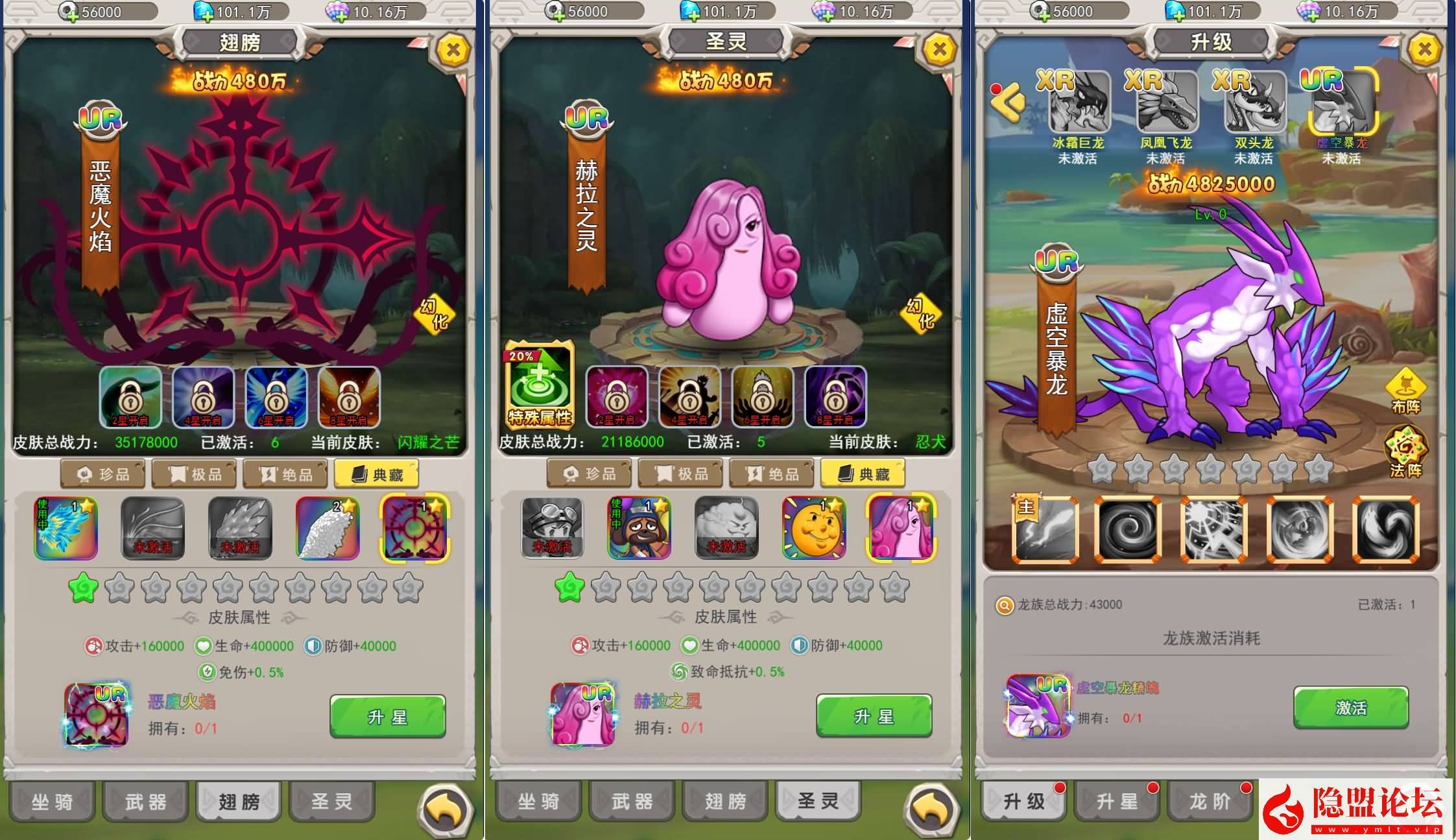Open the 龙阶 tab at the bottom right
Screen dimensions: 1456x840
[1210, 801]
